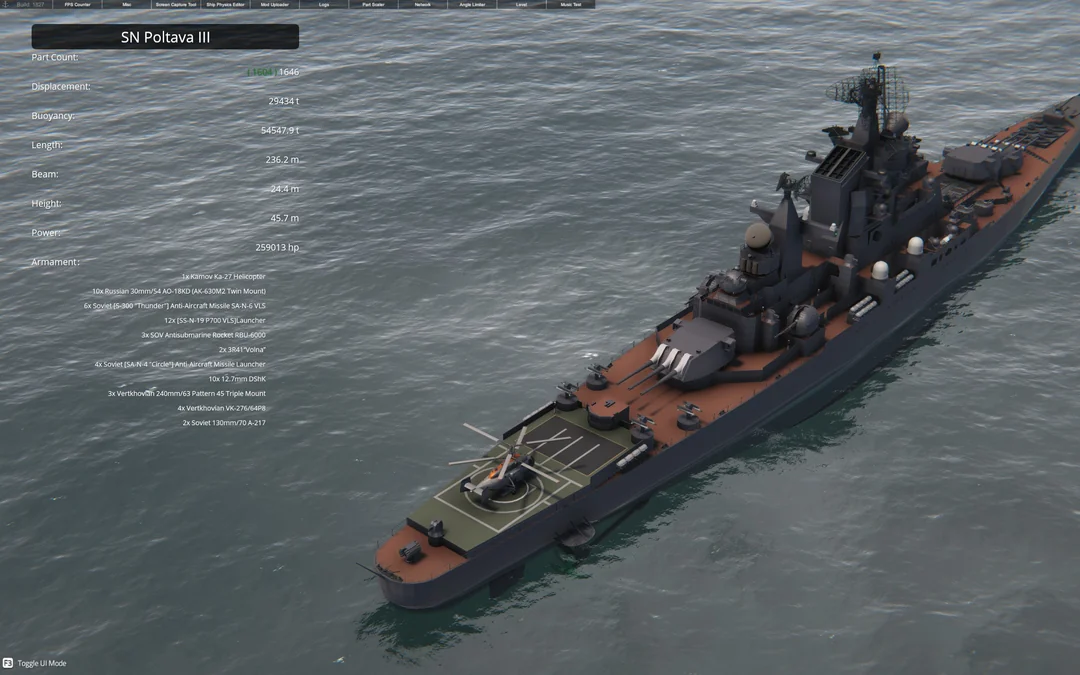Open the Music Test option
Image resolution: width=1080 pixels, height=675 pixels.
click(570, 4)
